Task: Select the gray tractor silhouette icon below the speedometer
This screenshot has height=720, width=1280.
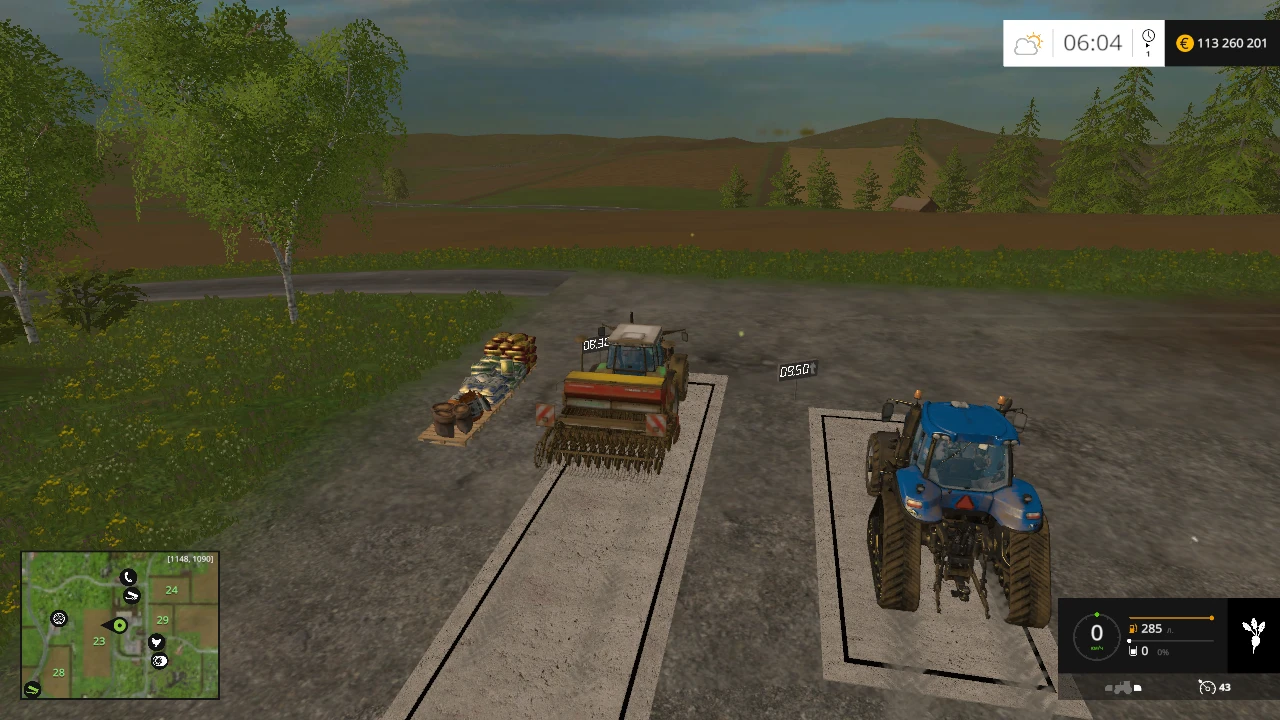Action: (1125, 688)
